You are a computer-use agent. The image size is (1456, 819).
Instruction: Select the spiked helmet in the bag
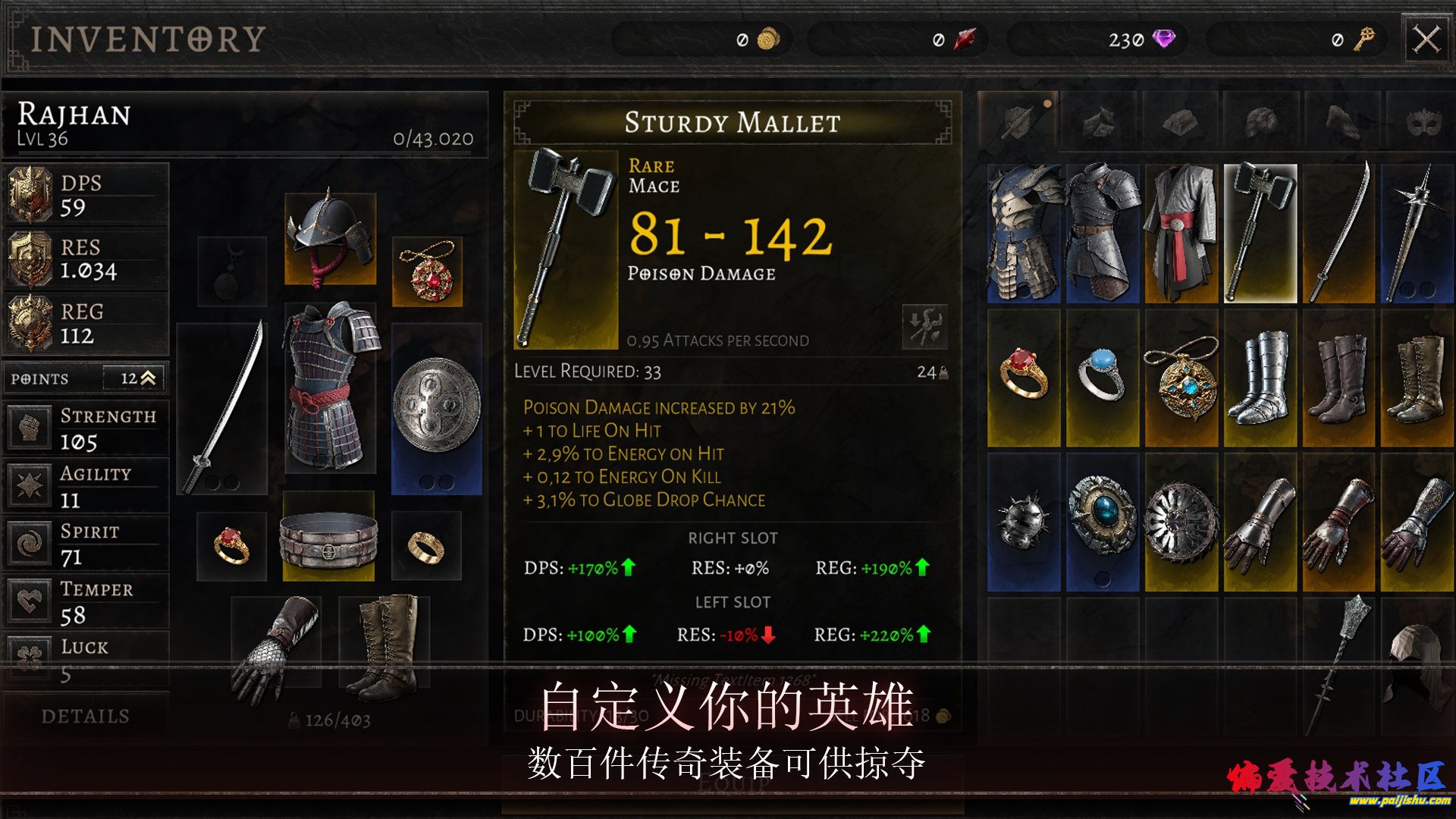point(1023,522)
